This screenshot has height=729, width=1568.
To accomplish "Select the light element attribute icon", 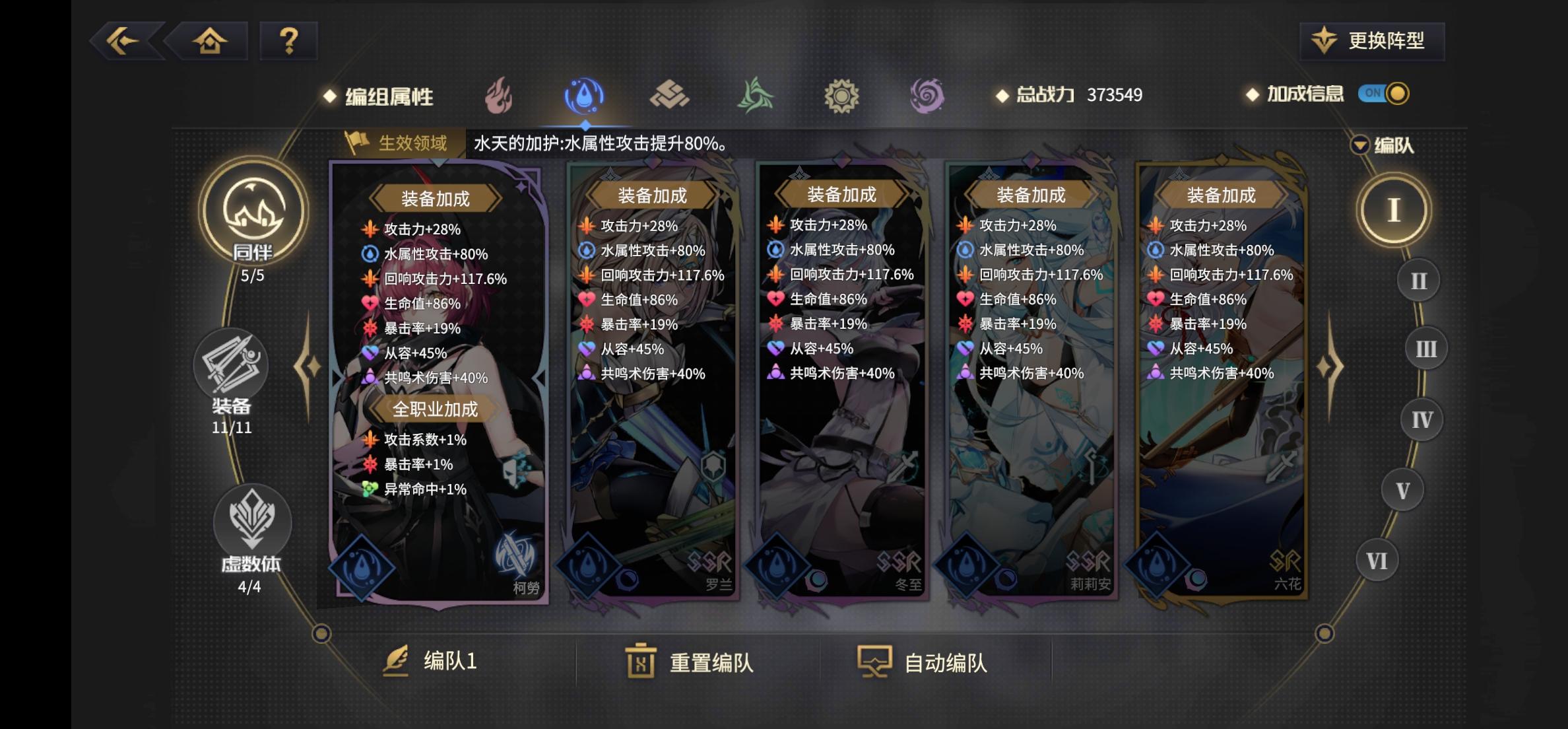I will pyautogui.click(x=843, y=96).
